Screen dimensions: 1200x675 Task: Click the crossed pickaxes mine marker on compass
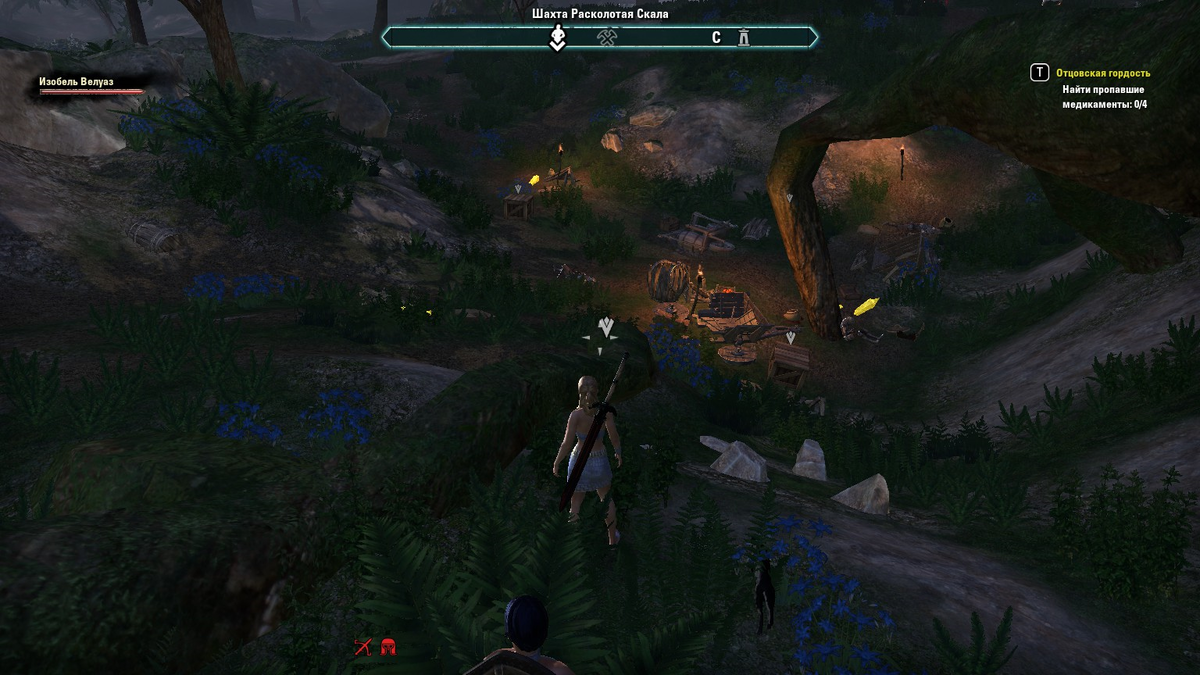tap(606, 38)
